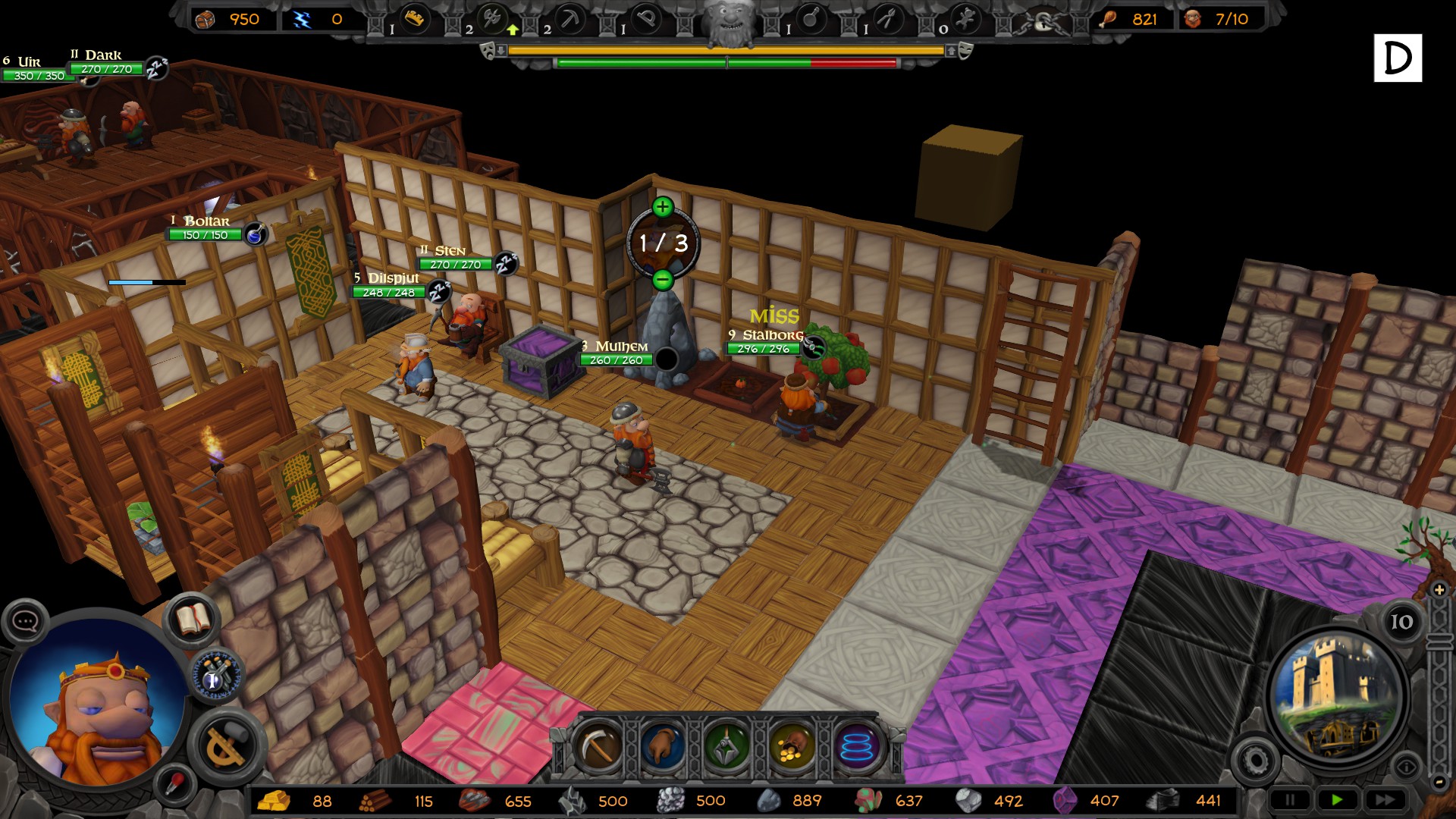Pause the game
The width and height of the screenshot is (1456, 819).
1290,799
